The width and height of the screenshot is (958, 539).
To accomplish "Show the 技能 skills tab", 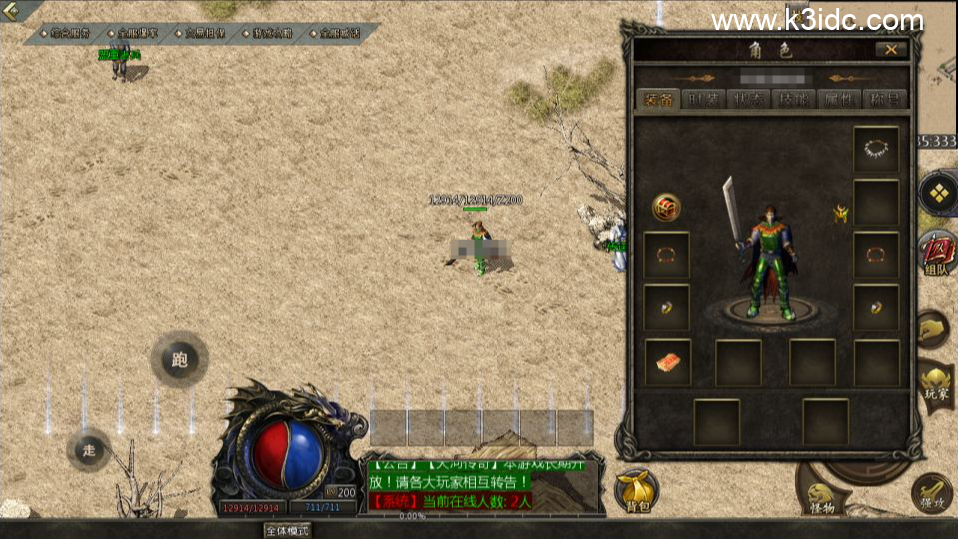I will 794,99.
